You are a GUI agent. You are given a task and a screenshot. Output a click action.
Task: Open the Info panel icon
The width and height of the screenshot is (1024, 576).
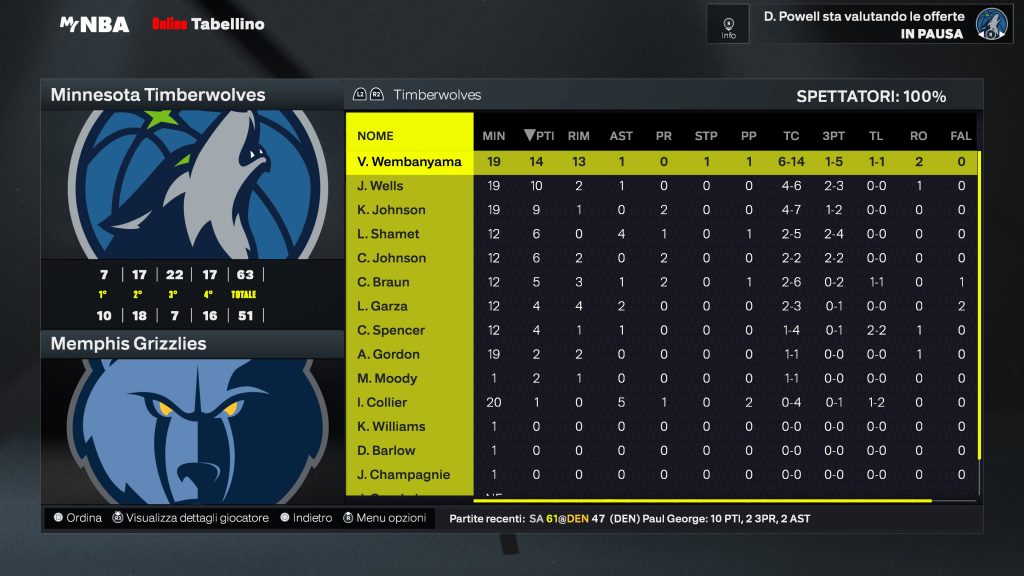pos(728,24)
